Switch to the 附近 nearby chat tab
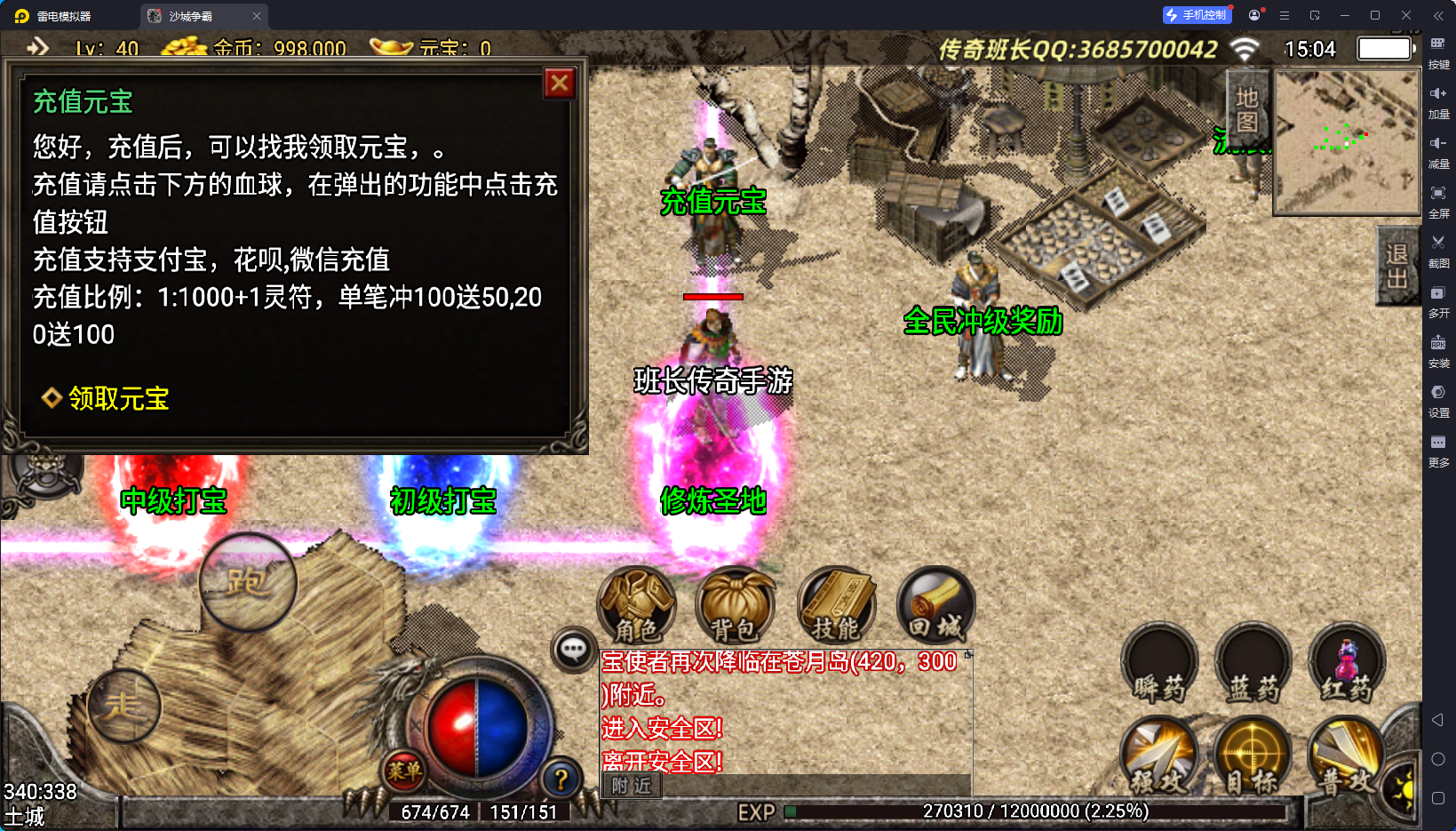 click(x=632, y=786)
